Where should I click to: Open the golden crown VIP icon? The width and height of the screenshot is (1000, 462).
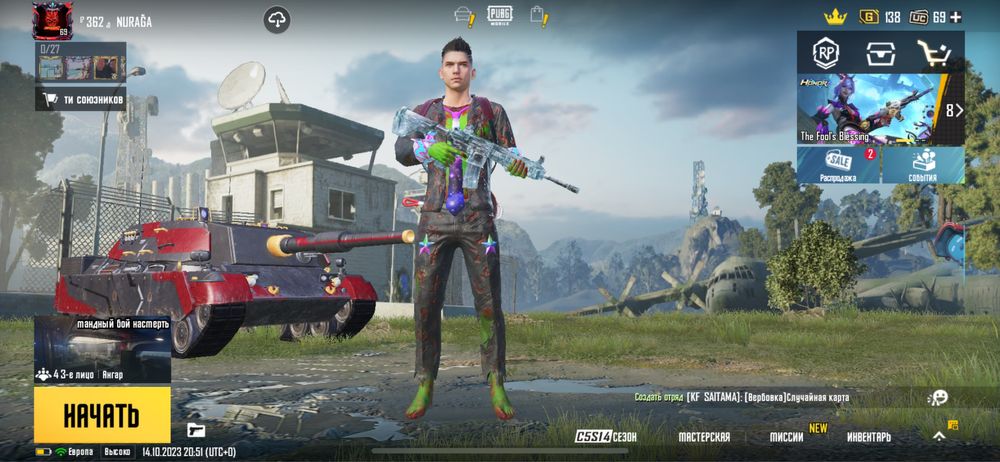tap(835, 17)
